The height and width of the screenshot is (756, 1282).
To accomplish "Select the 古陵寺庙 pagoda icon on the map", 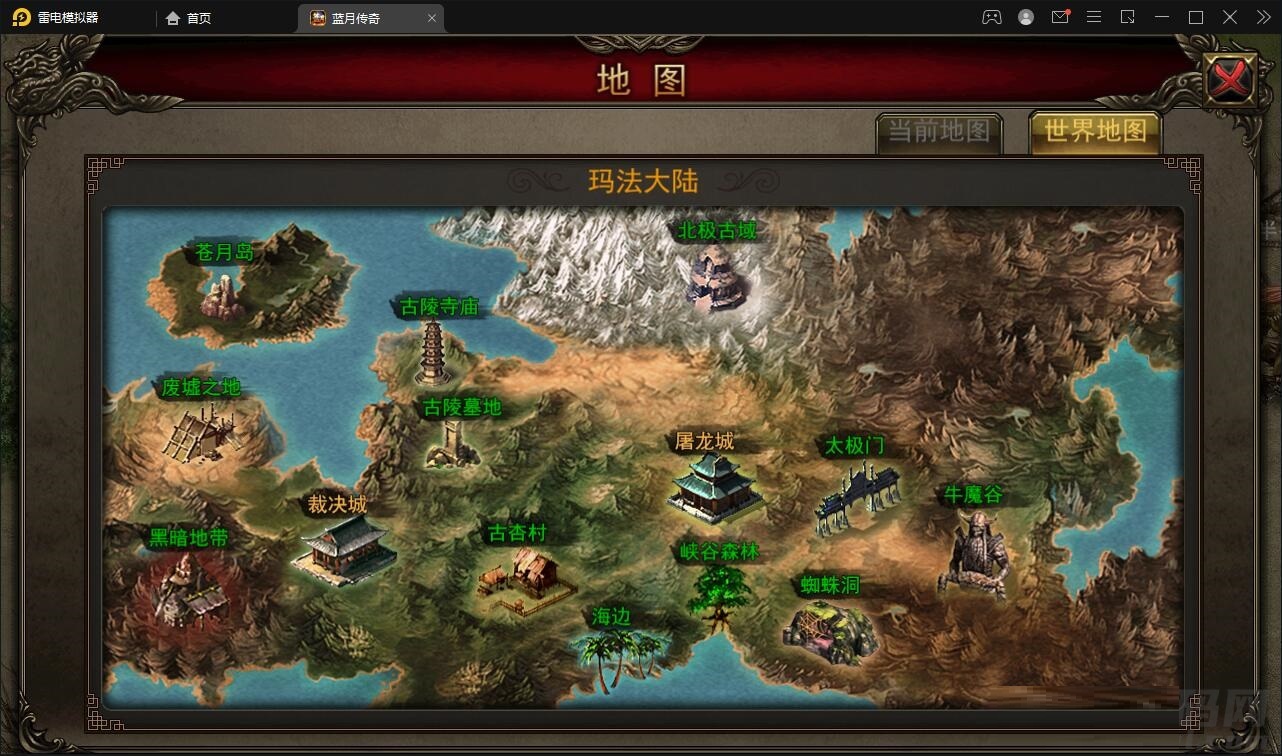I will click(x=432, y=355).
